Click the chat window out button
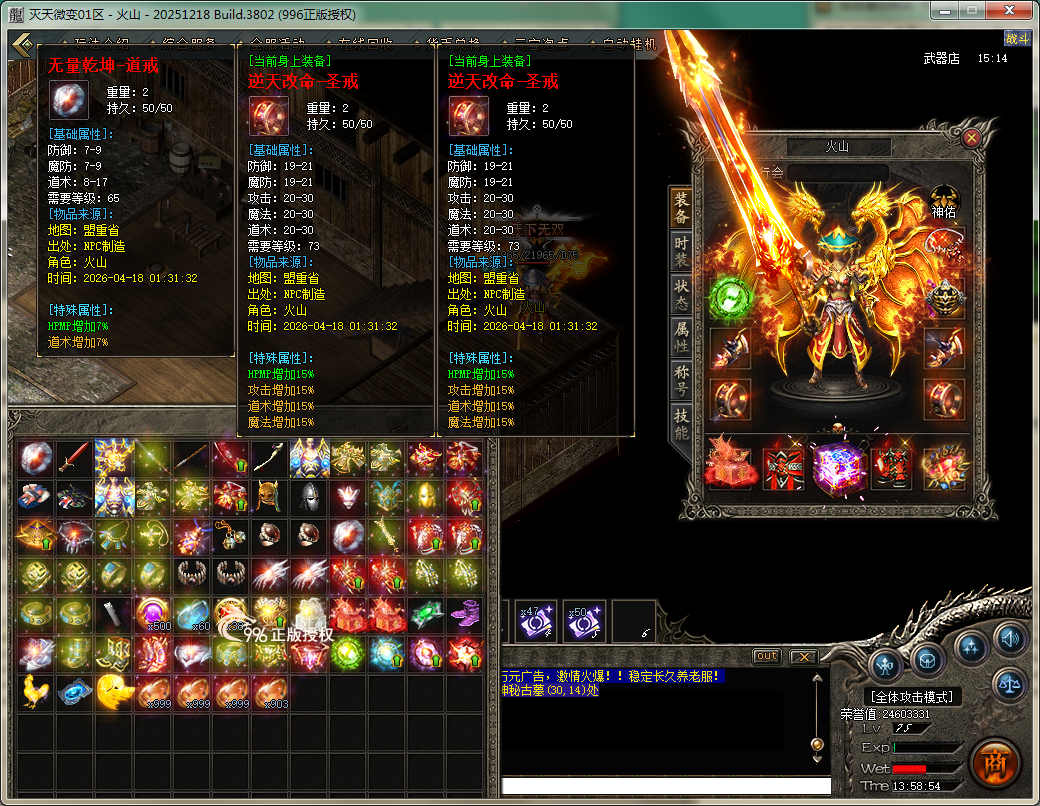The height and width of the screenshot is (806, 1040). click(766, 656)
